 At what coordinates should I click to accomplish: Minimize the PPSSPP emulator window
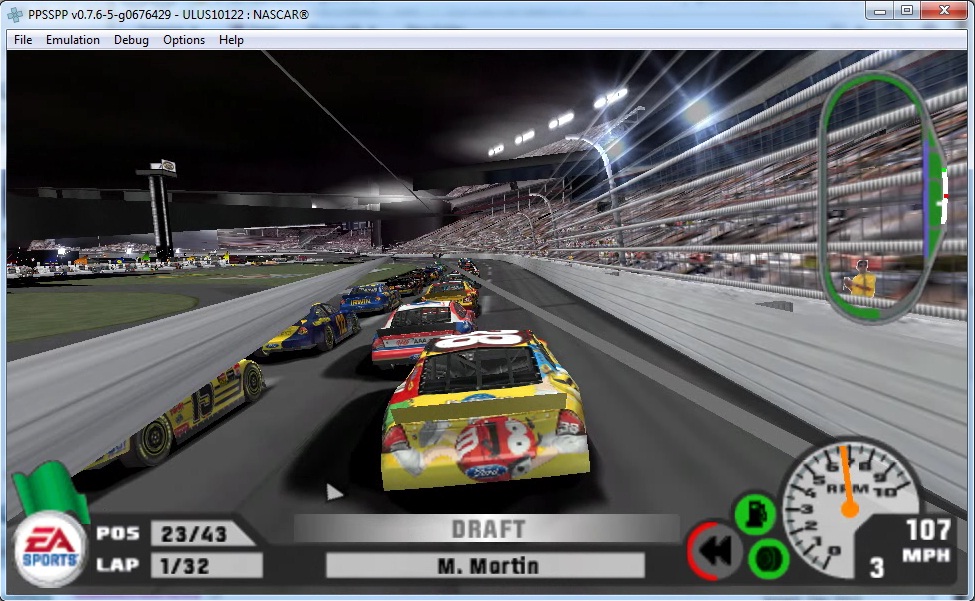pos(880,10)
